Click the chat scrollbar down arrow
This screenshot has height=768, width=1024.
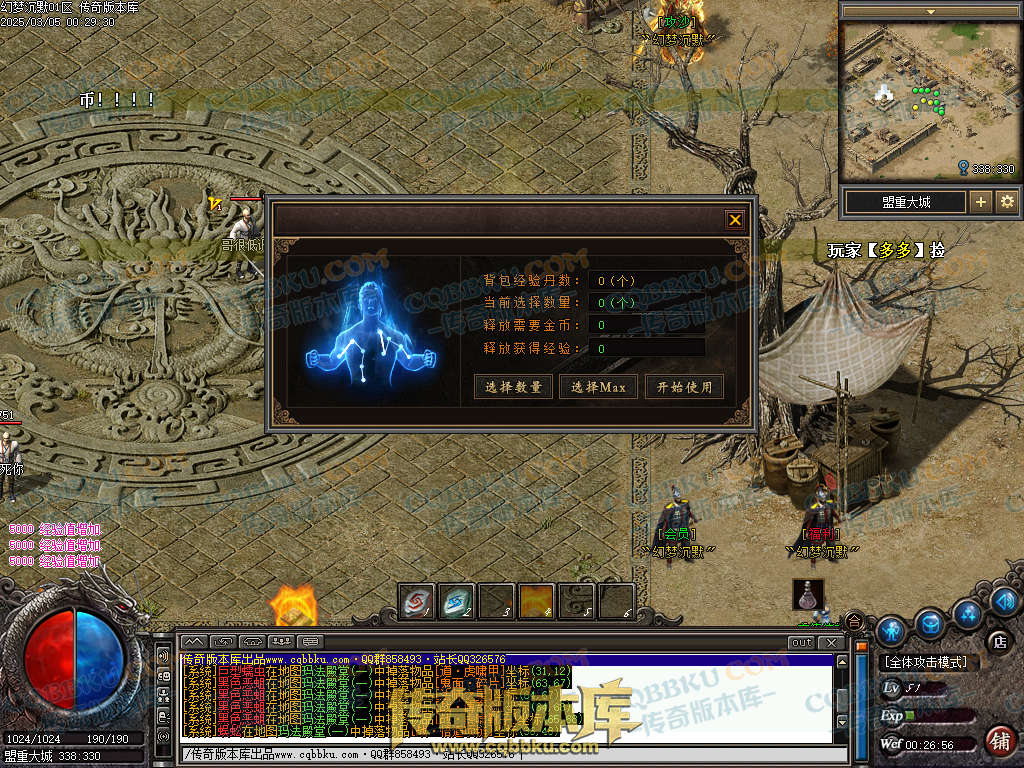(843, 722)
